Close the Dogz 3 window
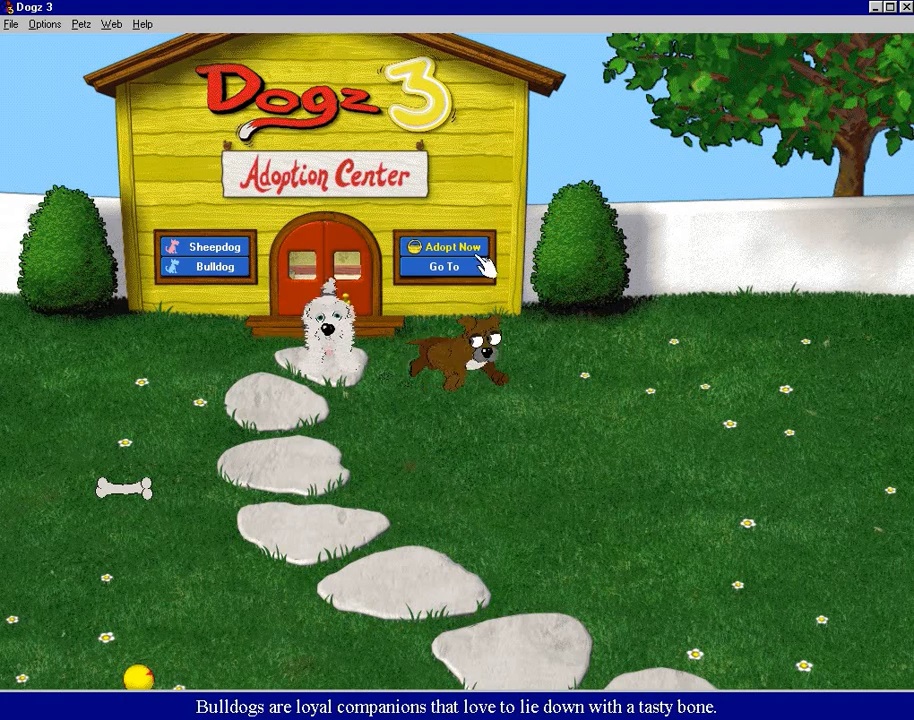Image resolution: width=914 pixels, height=720 pixels. click(x=905, y=7)
